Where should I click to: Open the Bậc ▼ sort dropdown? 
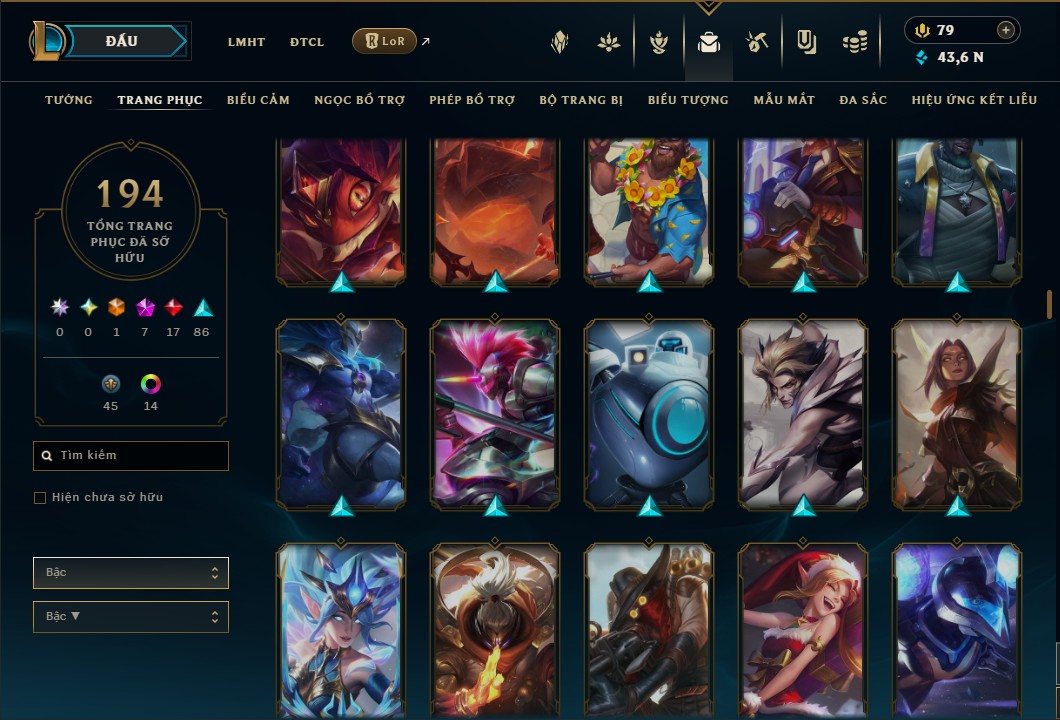131,617
